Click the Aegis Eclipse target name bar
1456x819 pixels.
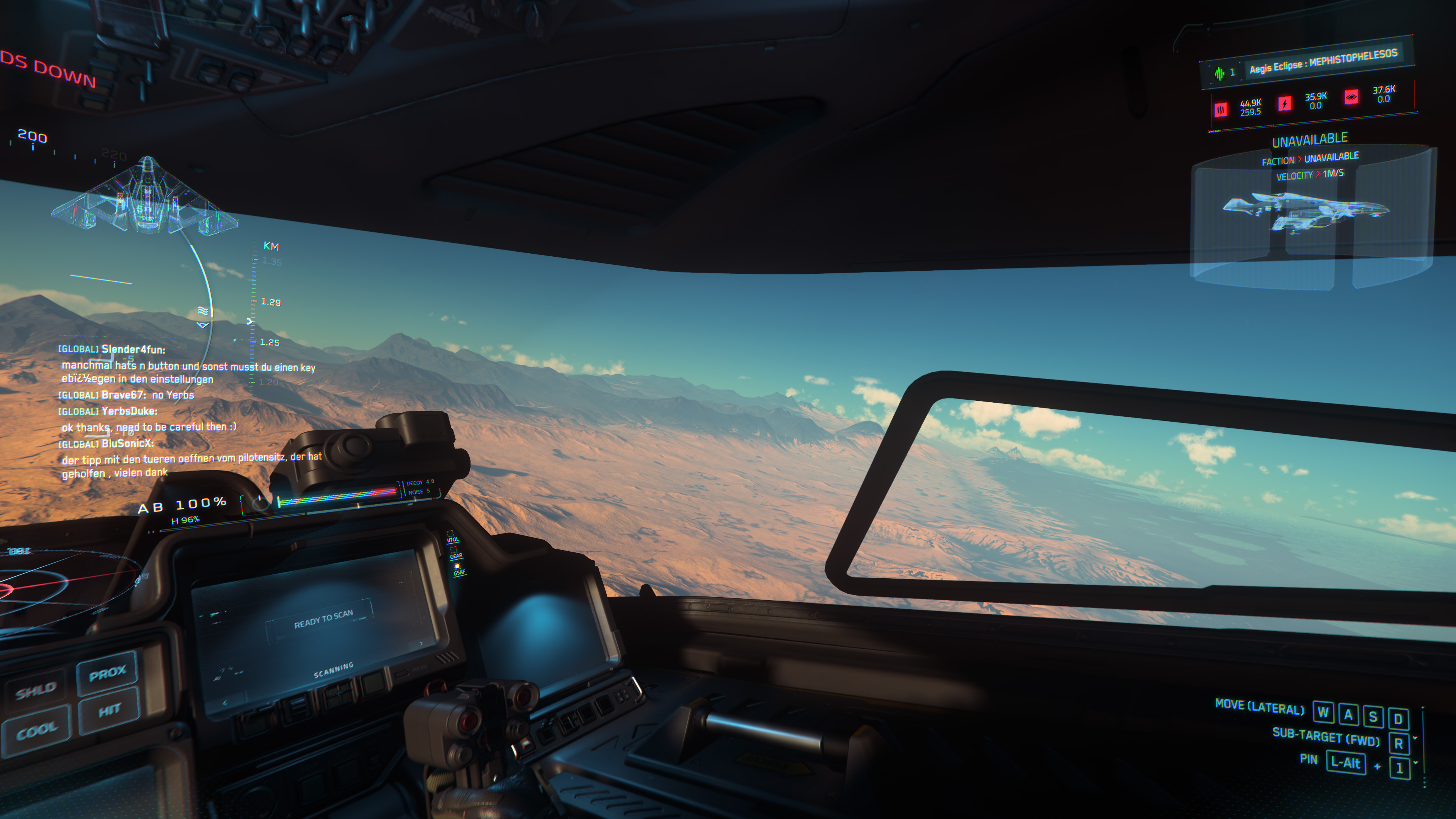tap(1321, 61)
